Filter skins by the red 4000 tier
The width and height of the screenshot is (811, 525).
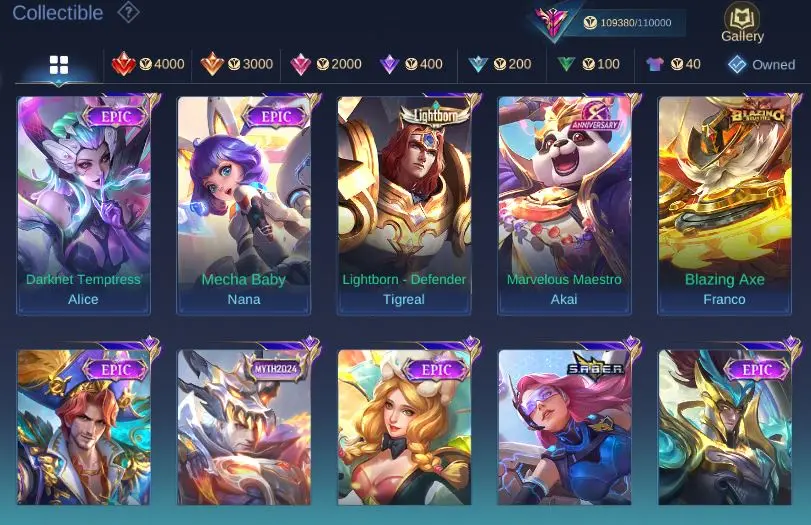pyautogui.click(x=147, y=64)
